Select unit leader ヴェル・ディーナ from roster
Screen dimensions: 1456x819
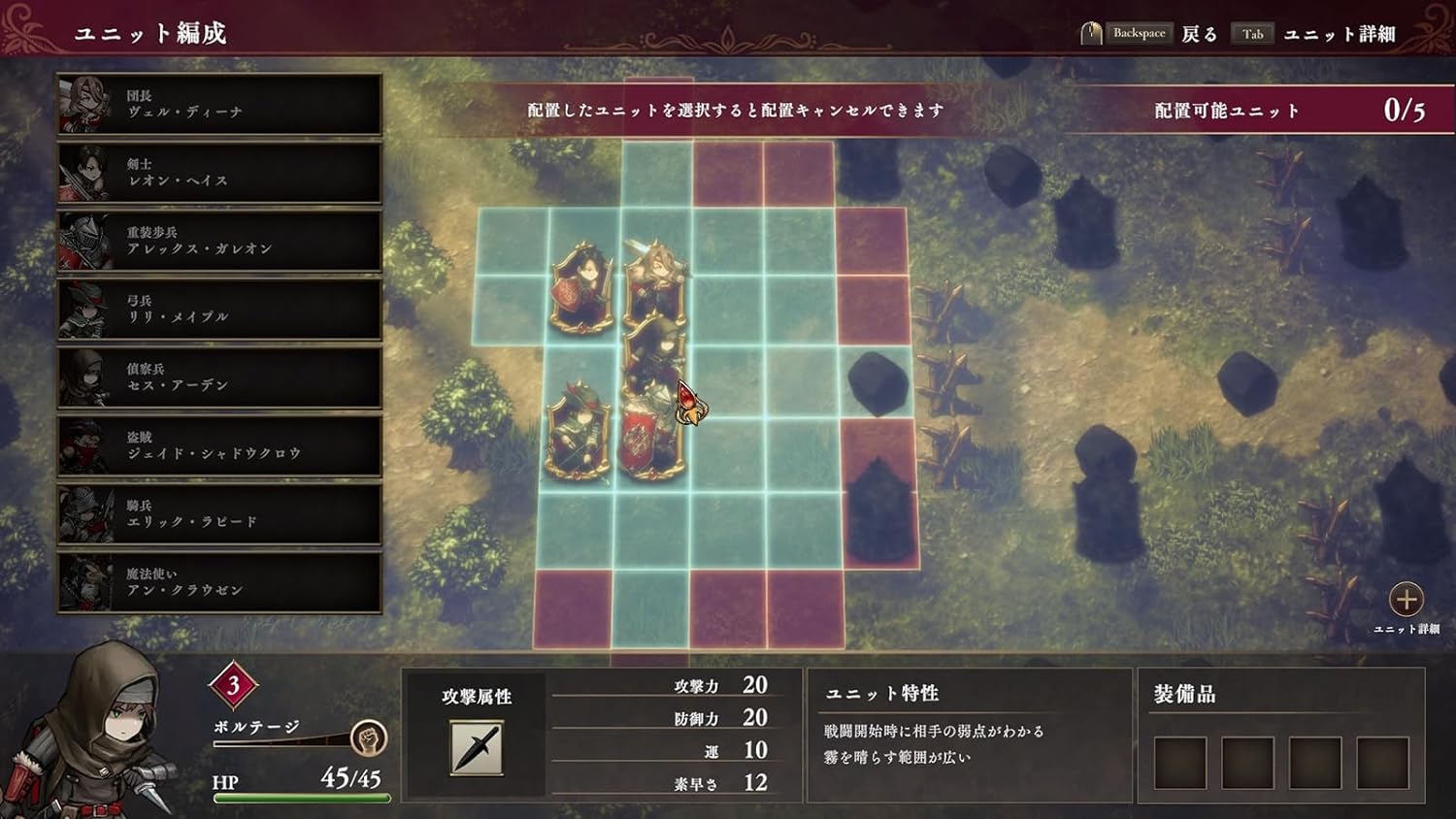[218, 104]
